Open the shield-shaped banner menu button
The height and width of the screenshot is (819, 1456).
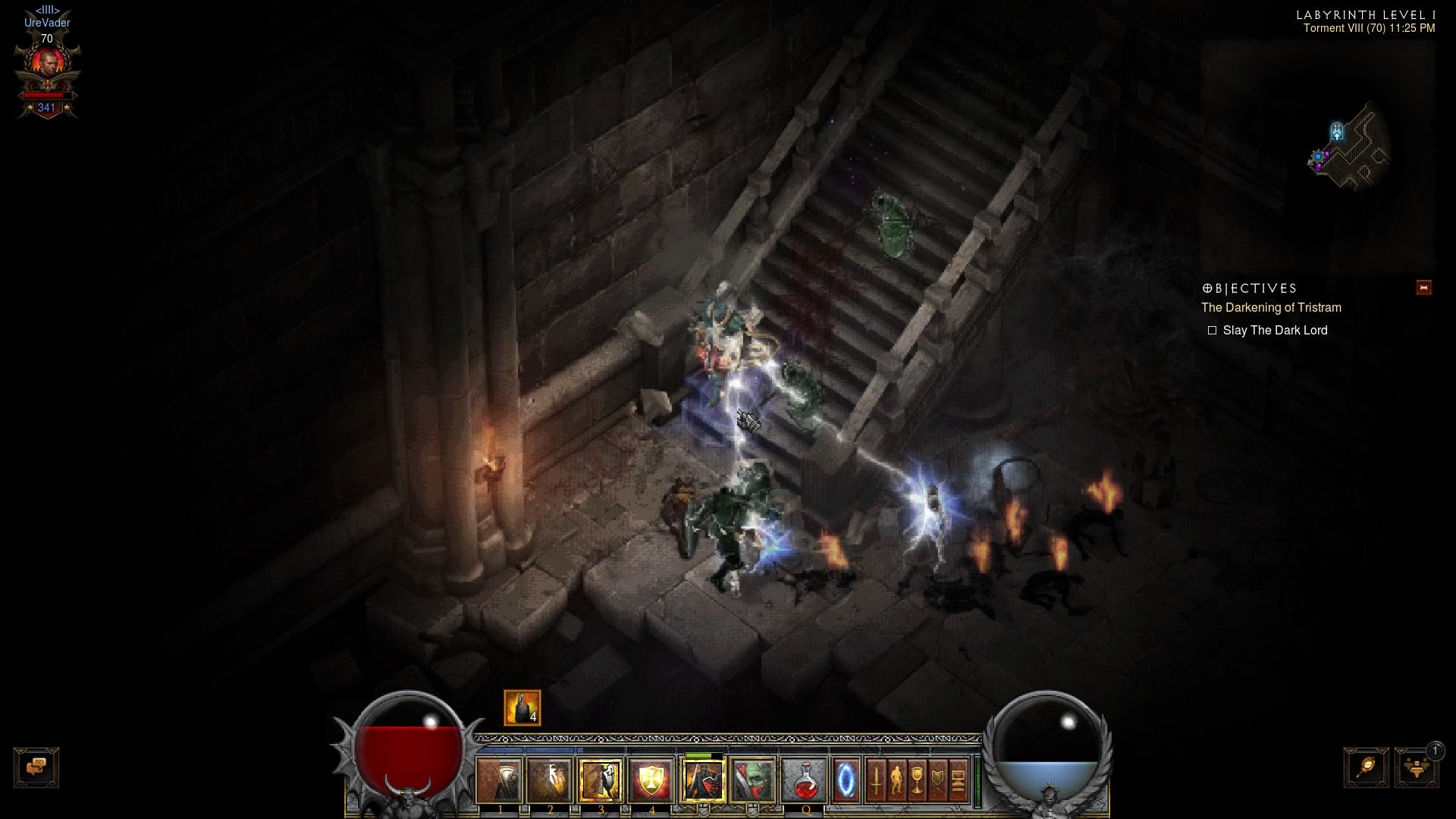(x=937, y=780)
